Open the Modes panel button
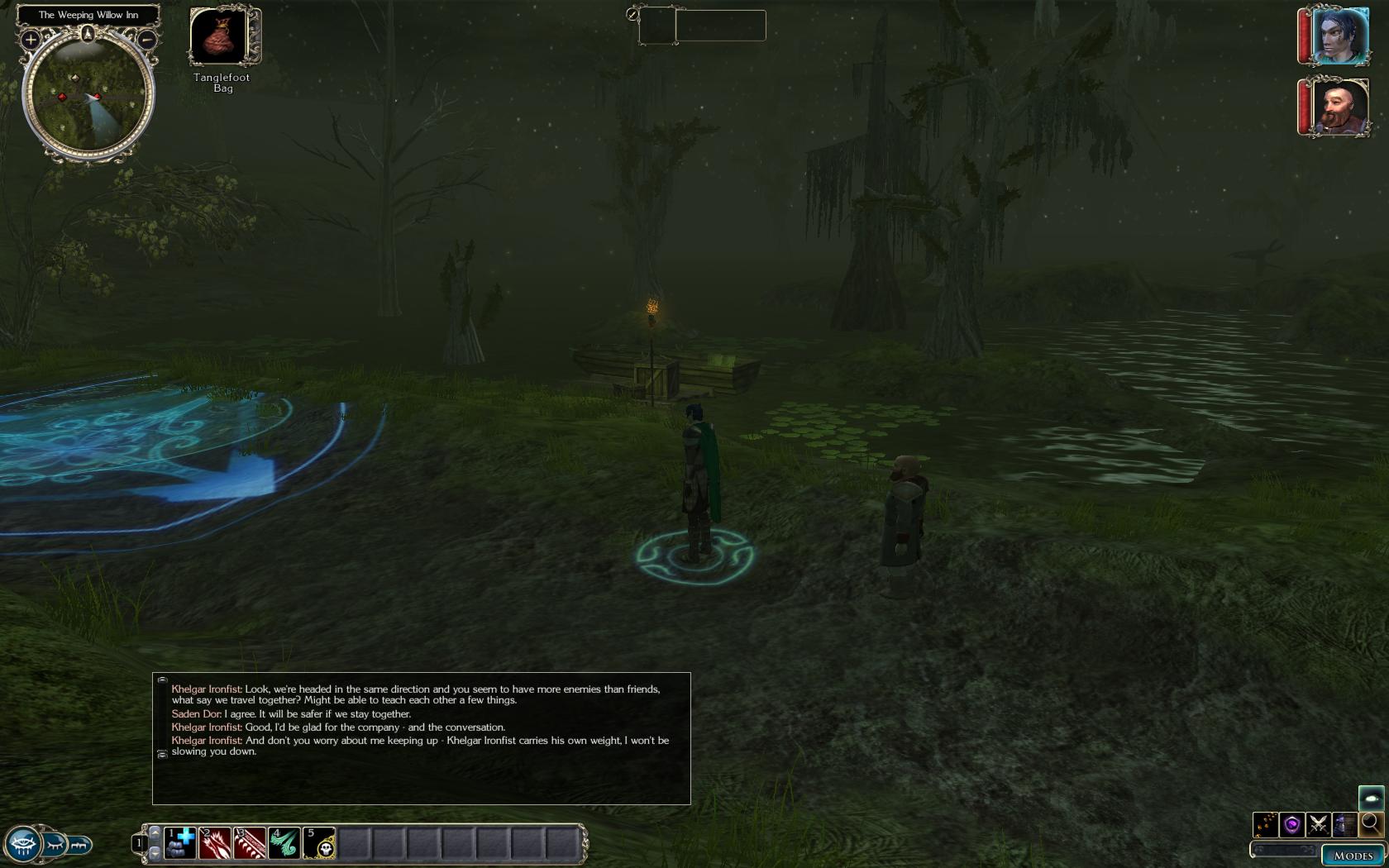 tap(1353, 855)
